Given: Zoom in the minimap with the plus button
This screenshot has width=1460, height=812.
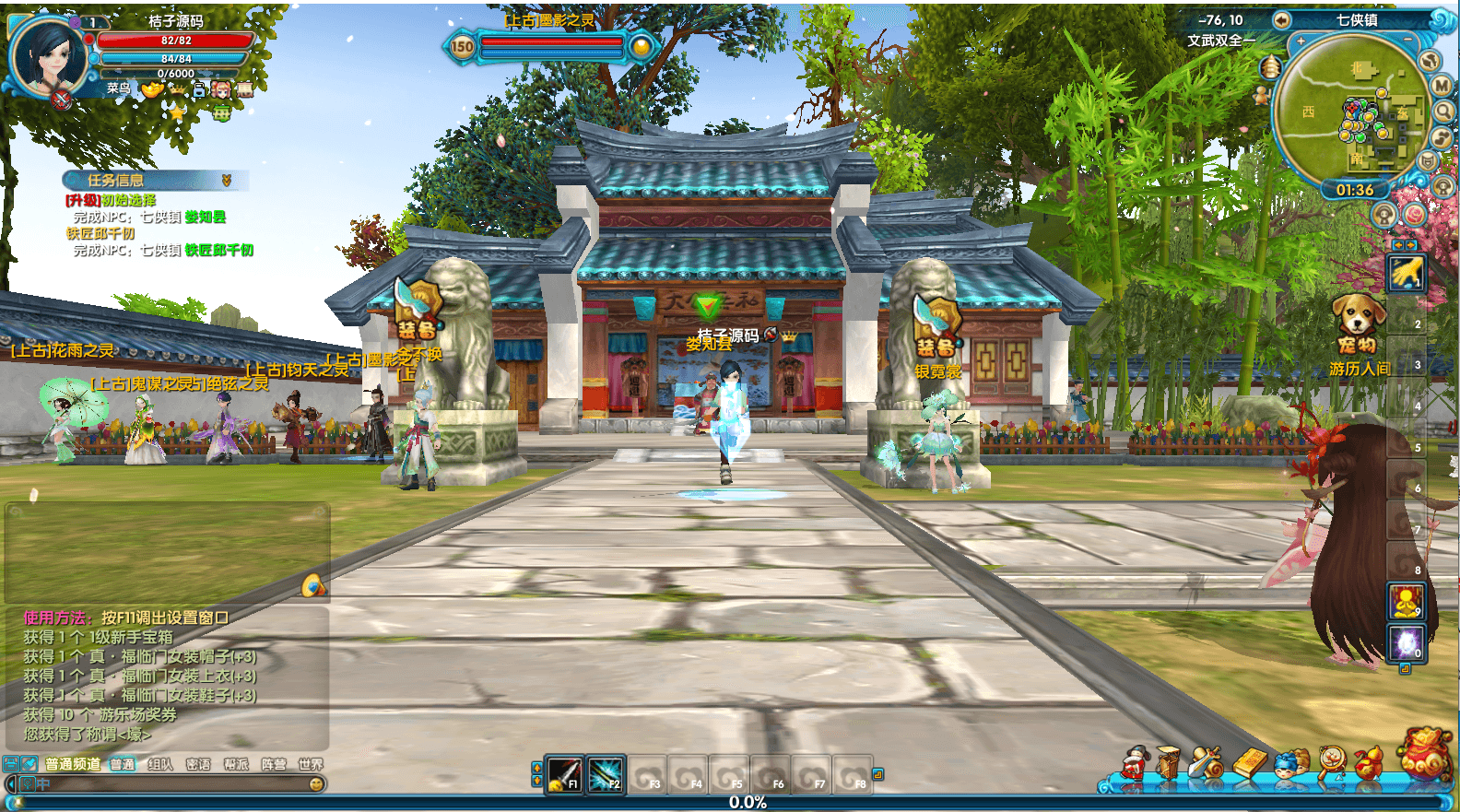Looking at the screenshot, I should (1301, 40).
